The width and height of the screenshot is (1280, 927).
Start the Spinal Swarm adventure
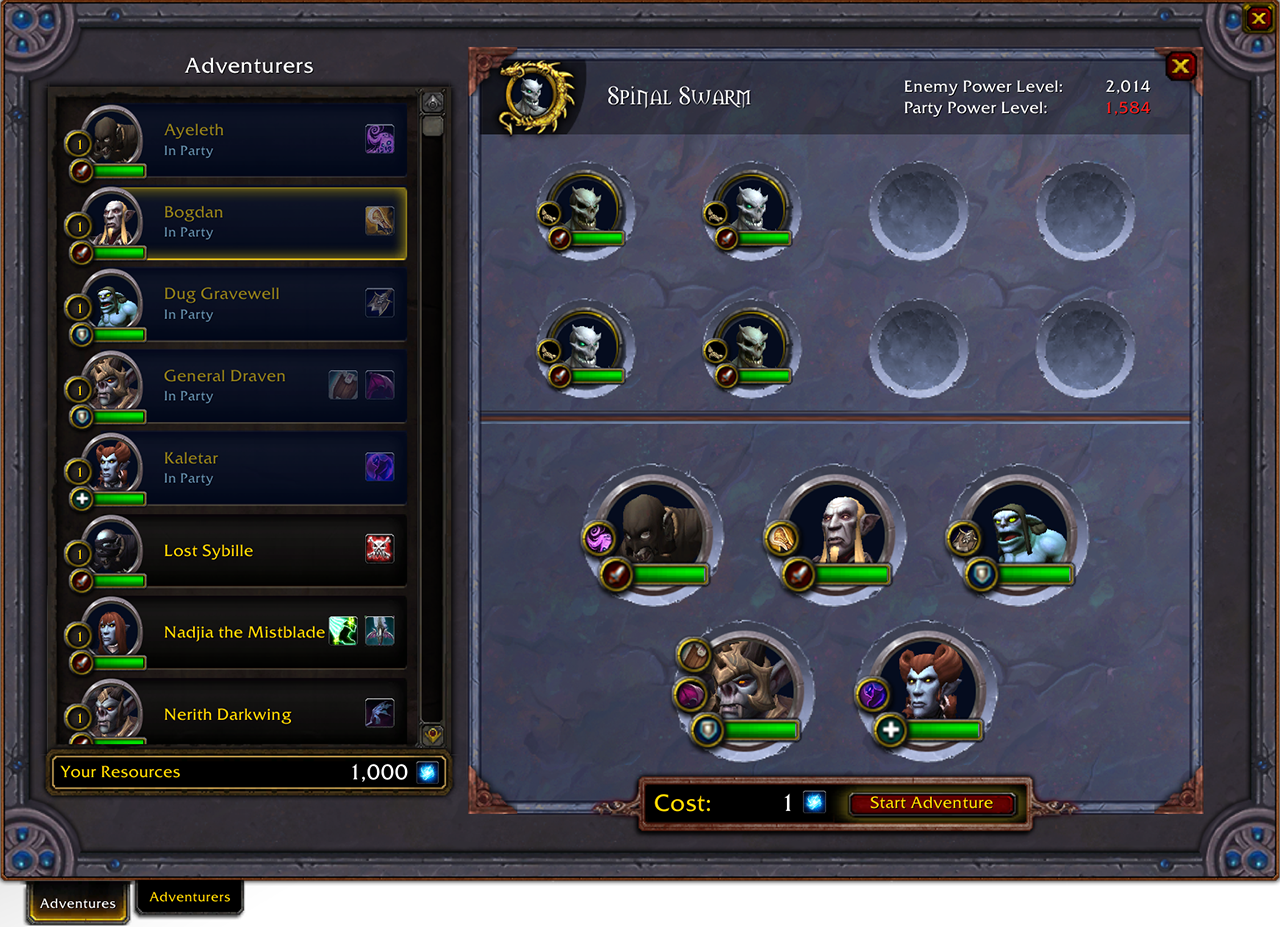point(931,803)
